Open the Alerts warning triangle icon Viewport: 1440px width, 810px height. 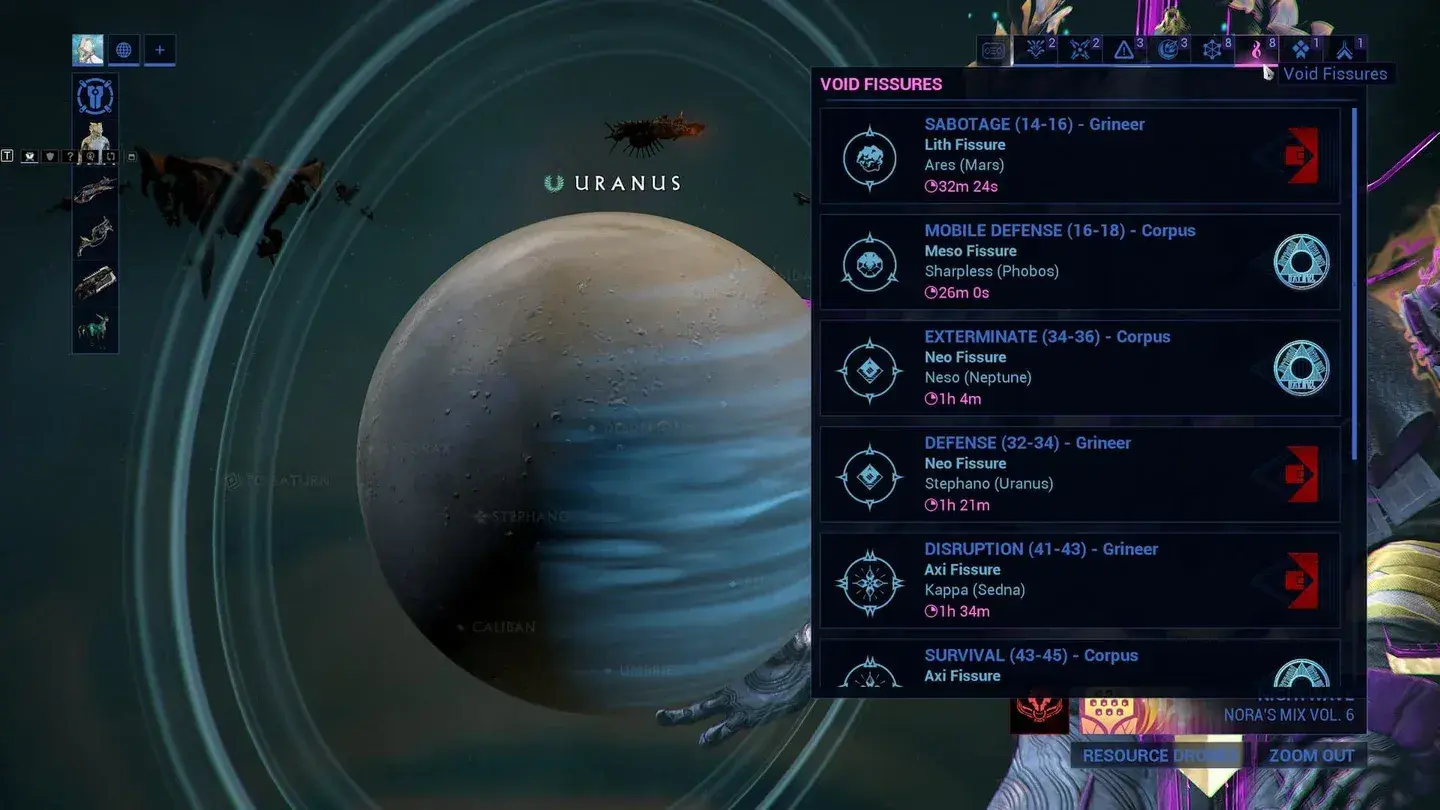click(x=1124, y=48)
